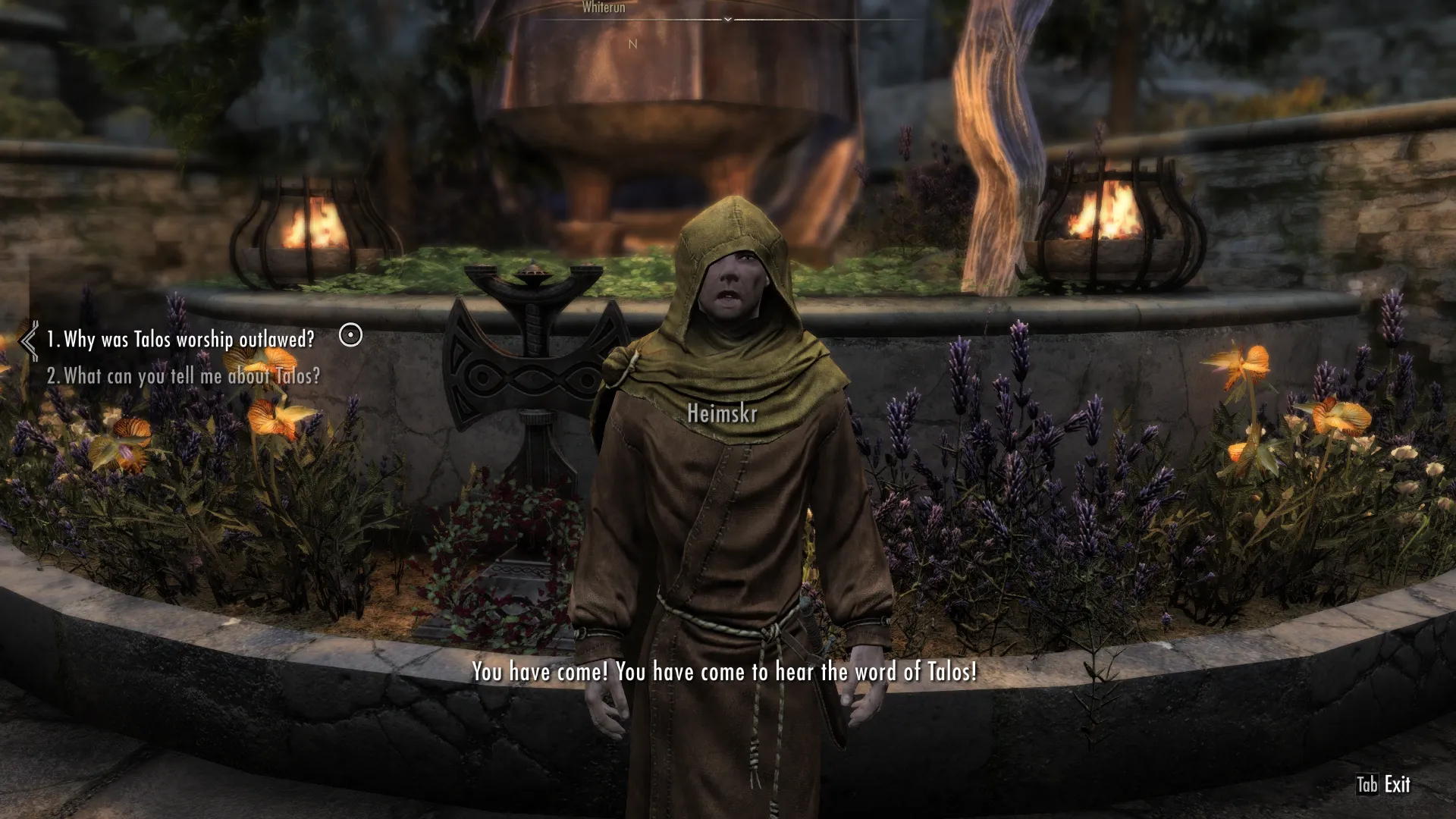
Task: Click the Exit dialogue button
Action: [1383, 784]
